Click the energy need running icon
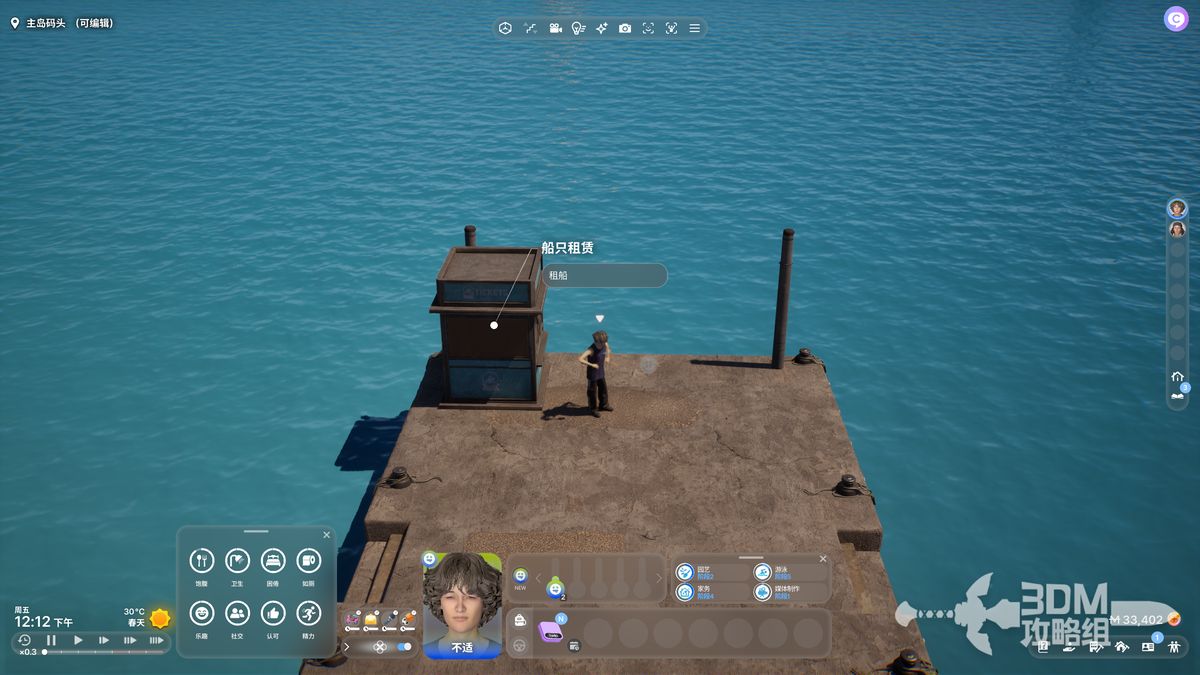 pyautogui.click(x=308, y=613)
